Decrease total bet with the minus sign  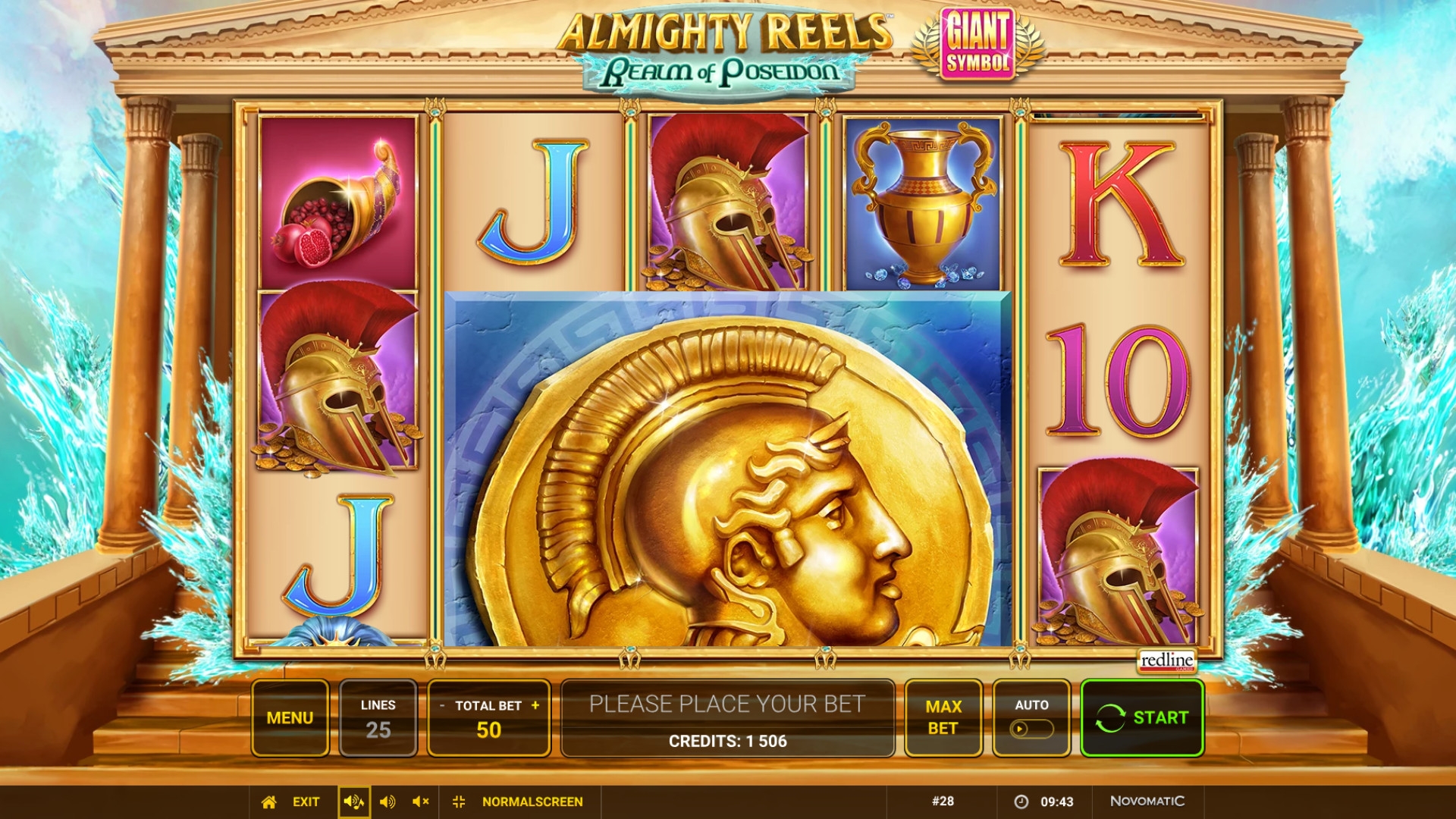tap(442, 706)
